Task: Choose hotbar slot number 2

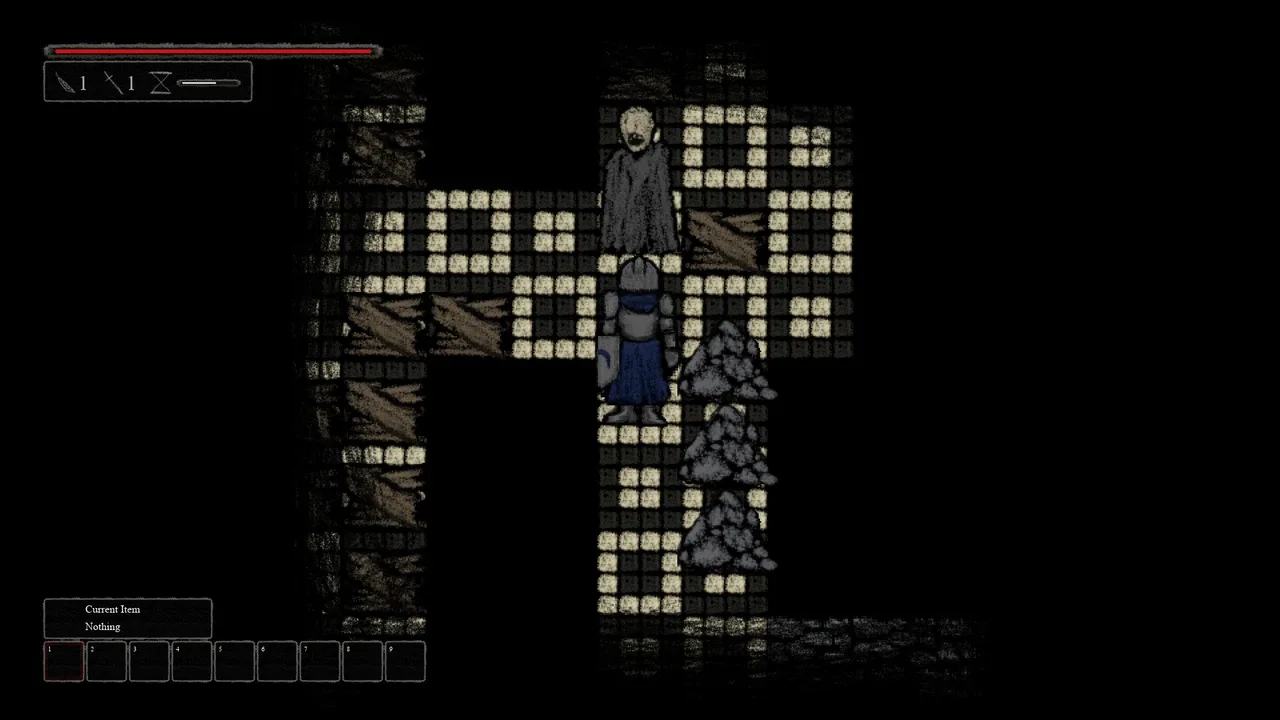Action: [107, 661]
